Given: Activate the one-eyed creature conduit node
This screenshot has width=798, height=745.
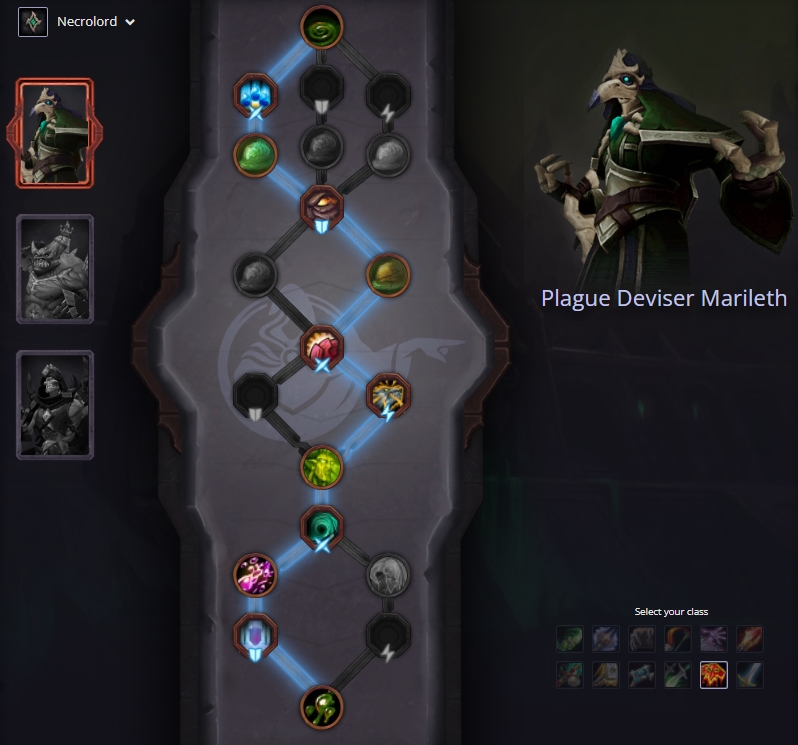Looking at the screenshot, I should pos(322,206).
